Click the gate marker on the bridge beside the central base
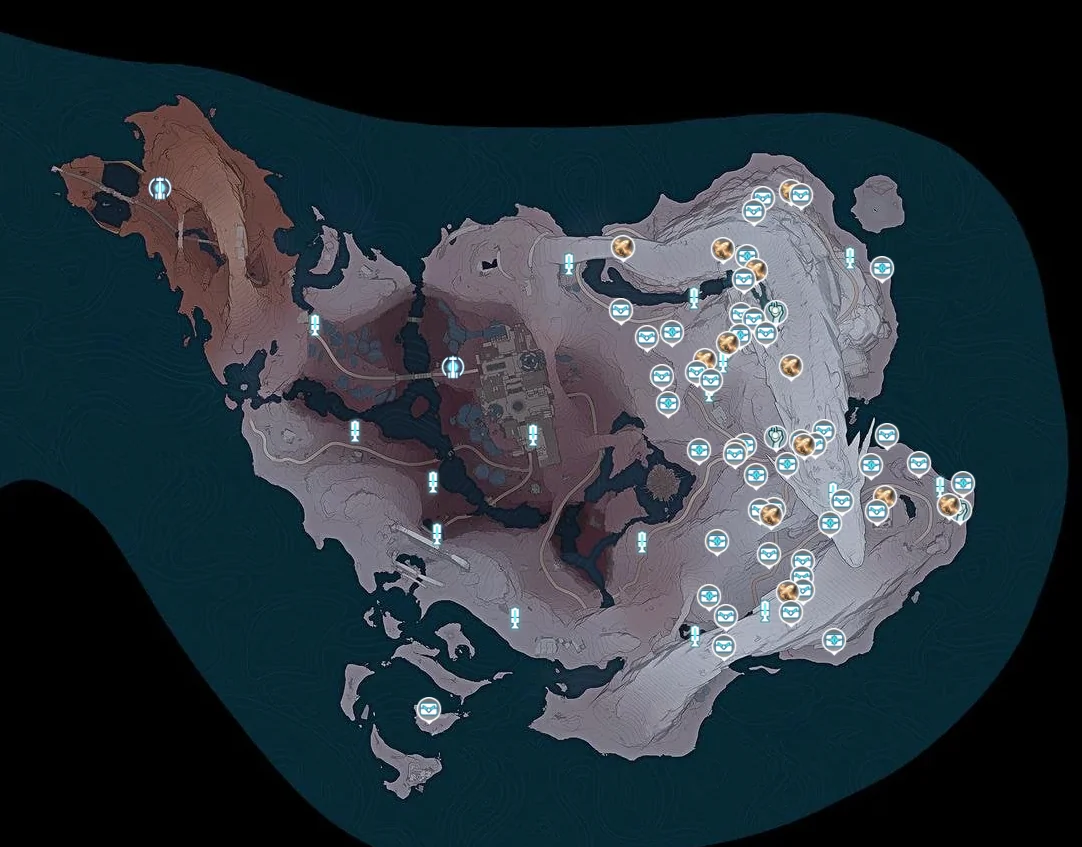 452,367
